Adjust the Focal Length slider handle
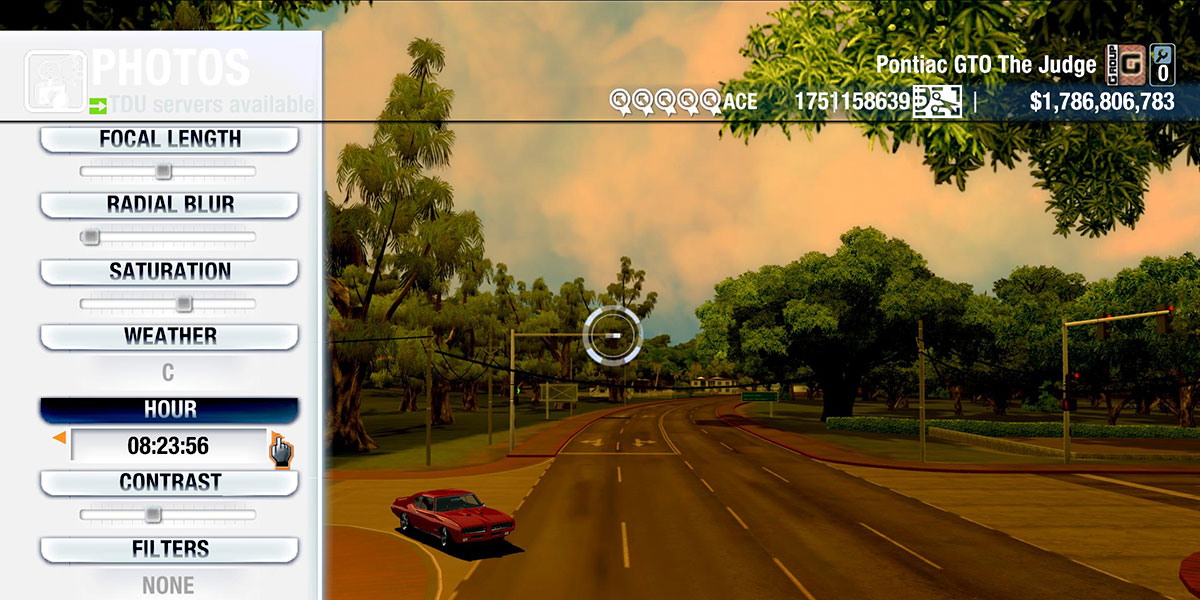This screenshot has height=600, width=1200. click(163, 172)
